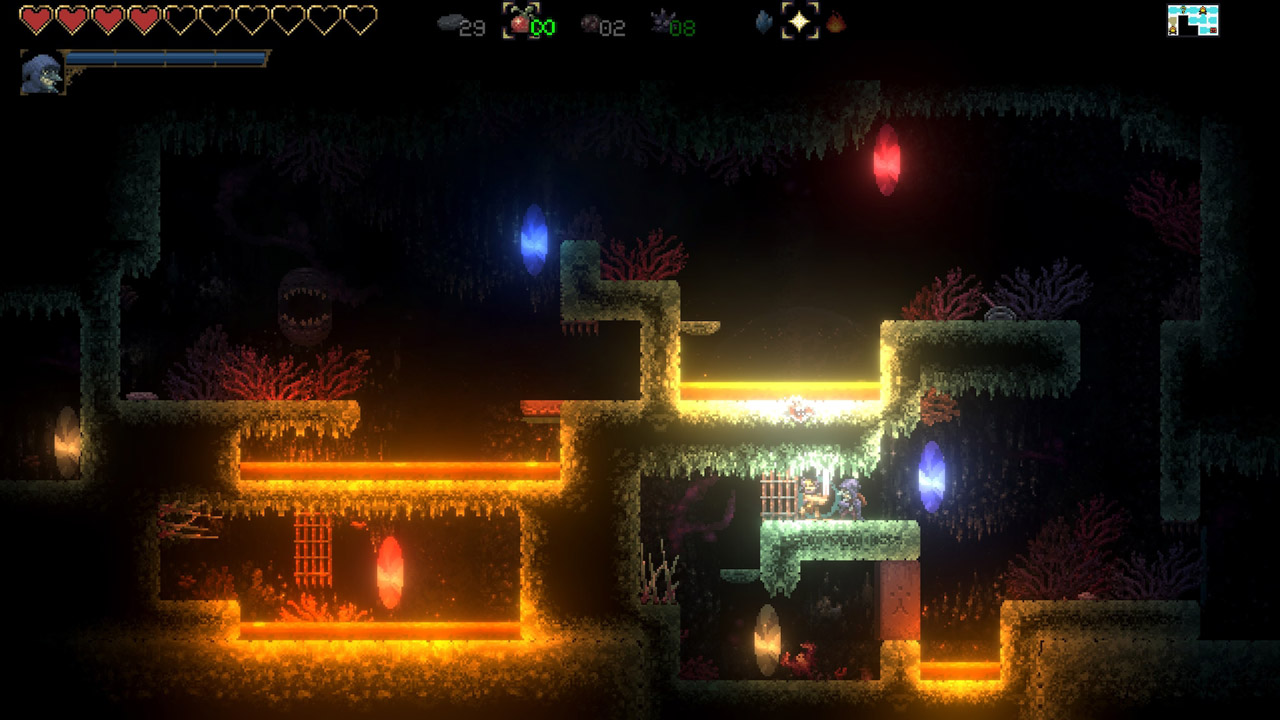This screenshot has width=1280, height=720.
Task: Select the dark round bomb item
Action: pyautogui.click(x=591, y=22)
